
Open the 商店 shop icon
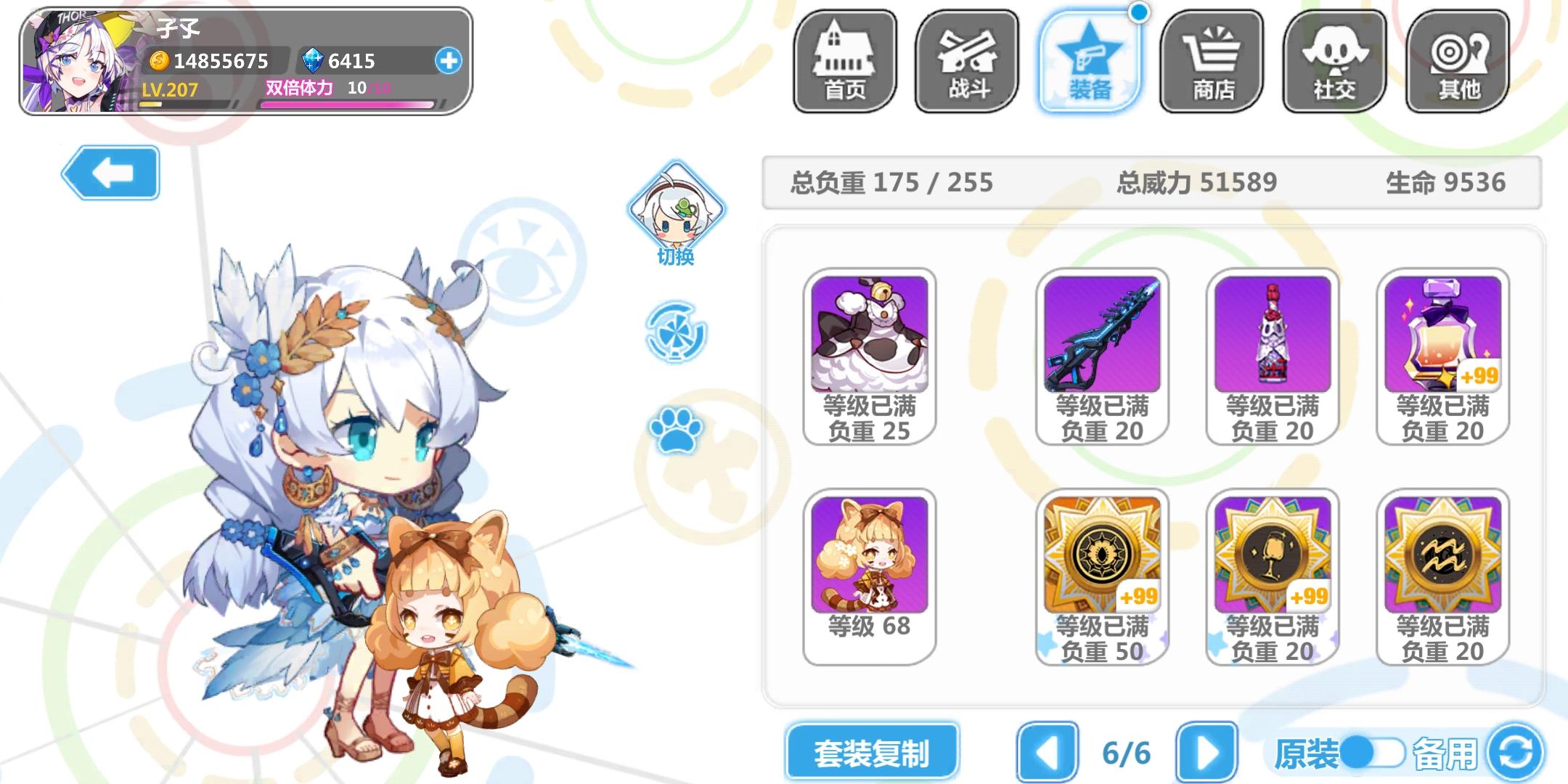point(1210,62)
